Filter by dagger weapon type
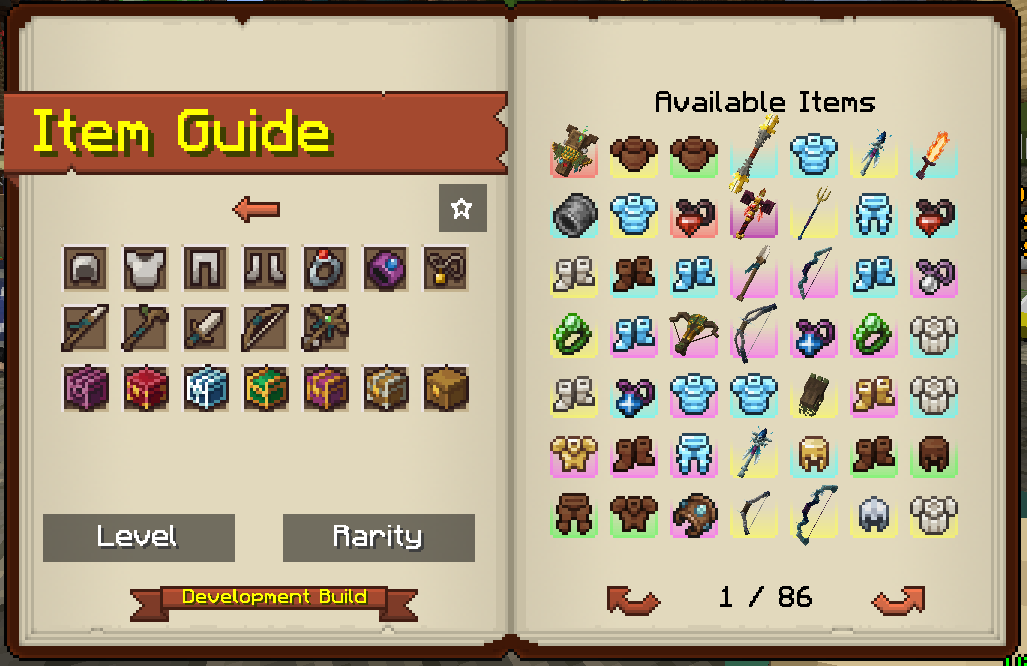 205,328
